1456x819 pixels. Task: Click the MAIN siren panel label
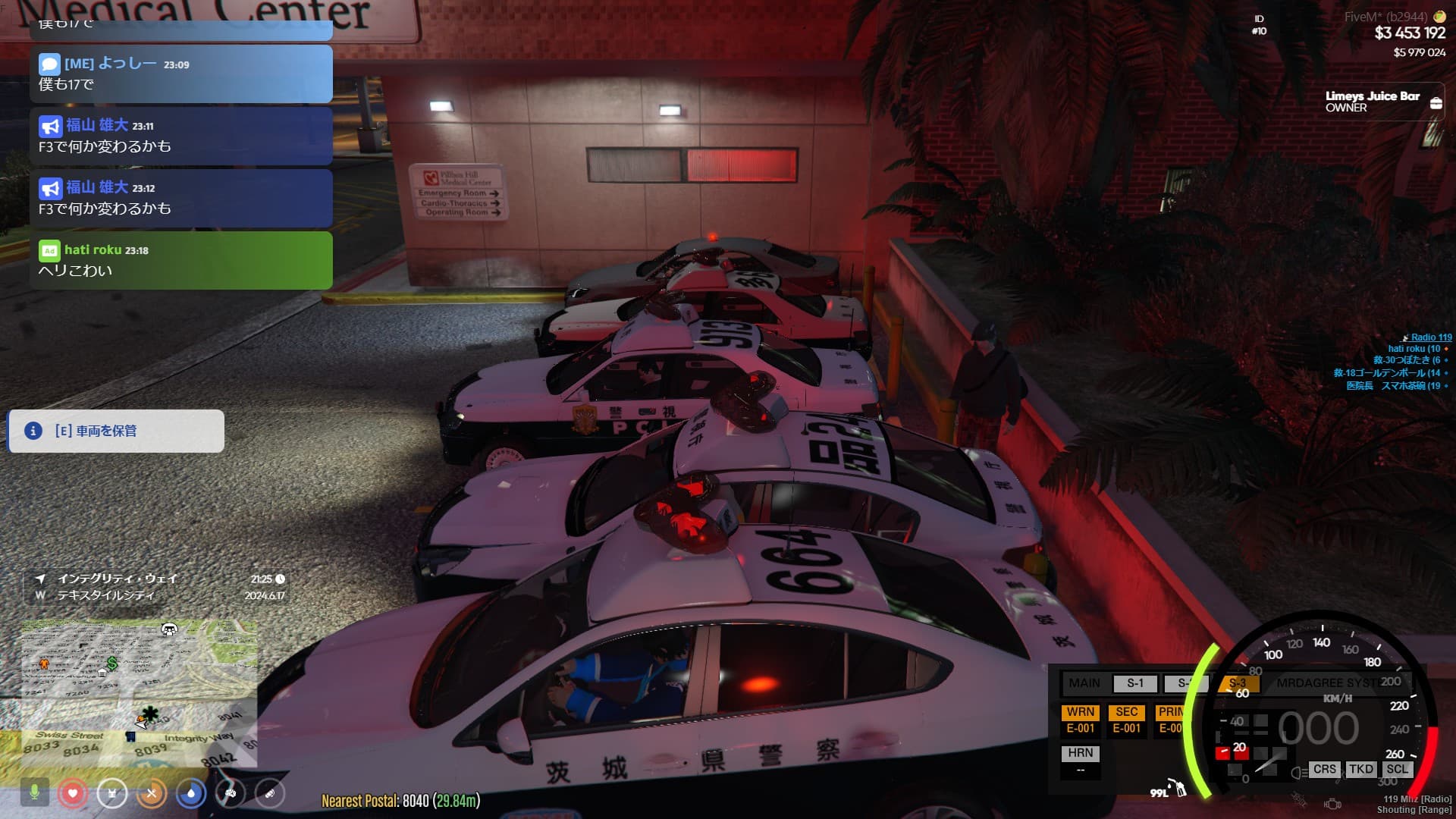click(1084, 683)
